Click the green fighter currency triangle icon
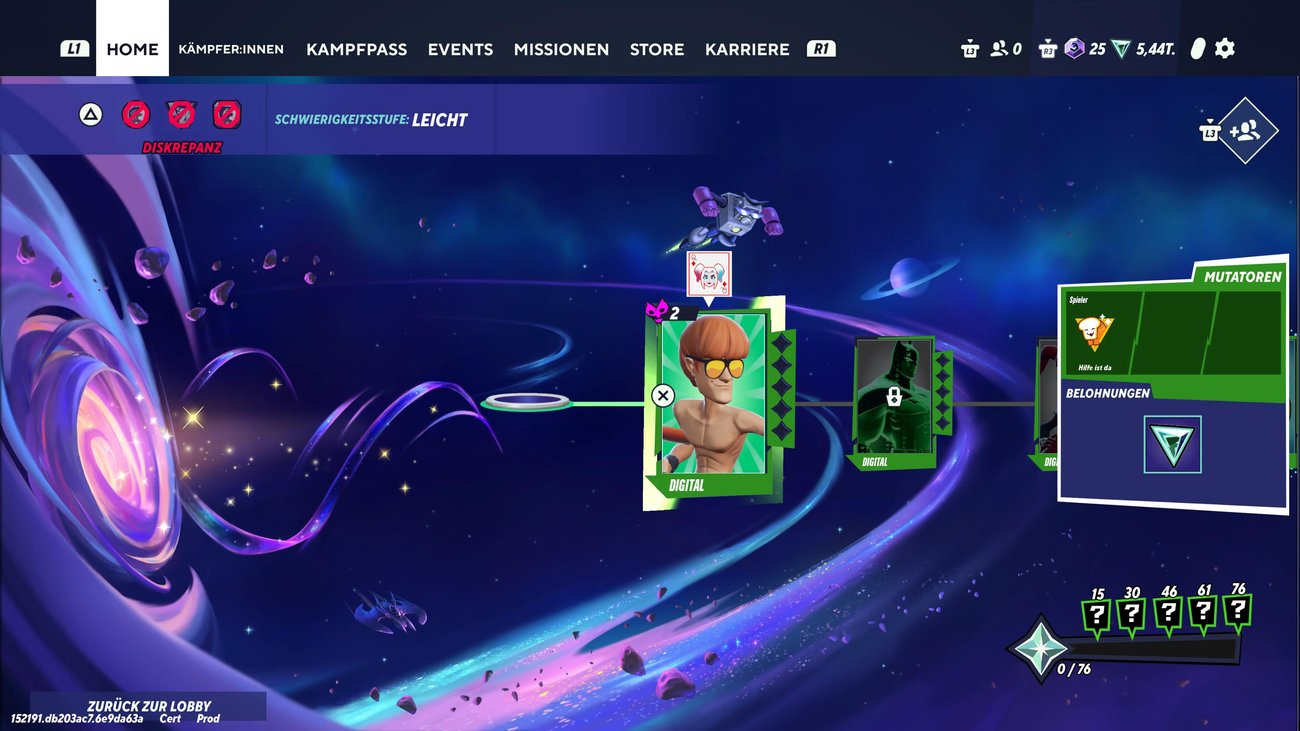1300x731 pixels. point(1118,48)
